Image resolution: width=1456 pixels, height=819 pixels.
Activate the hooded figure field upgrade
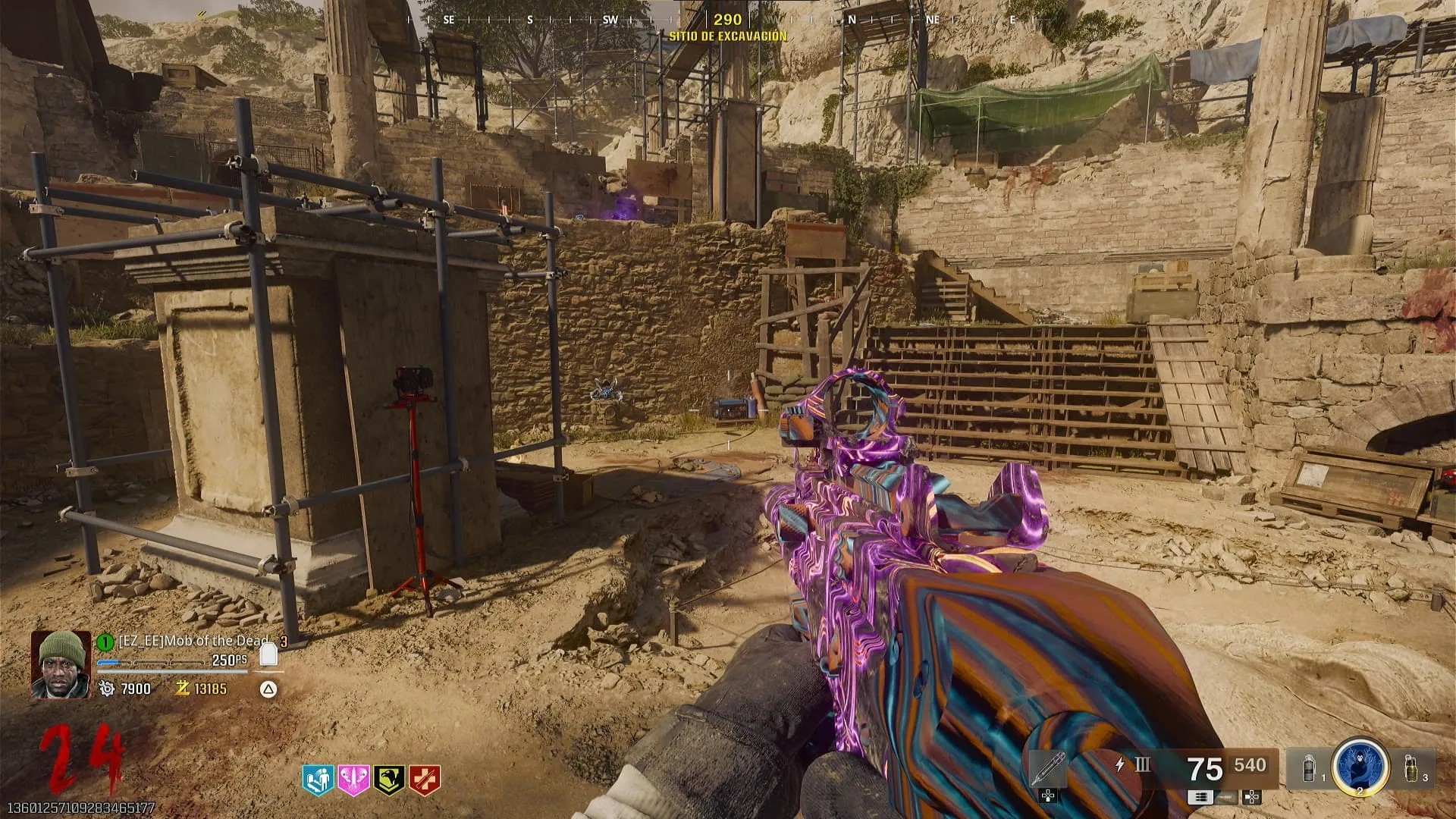point(1360,766)
